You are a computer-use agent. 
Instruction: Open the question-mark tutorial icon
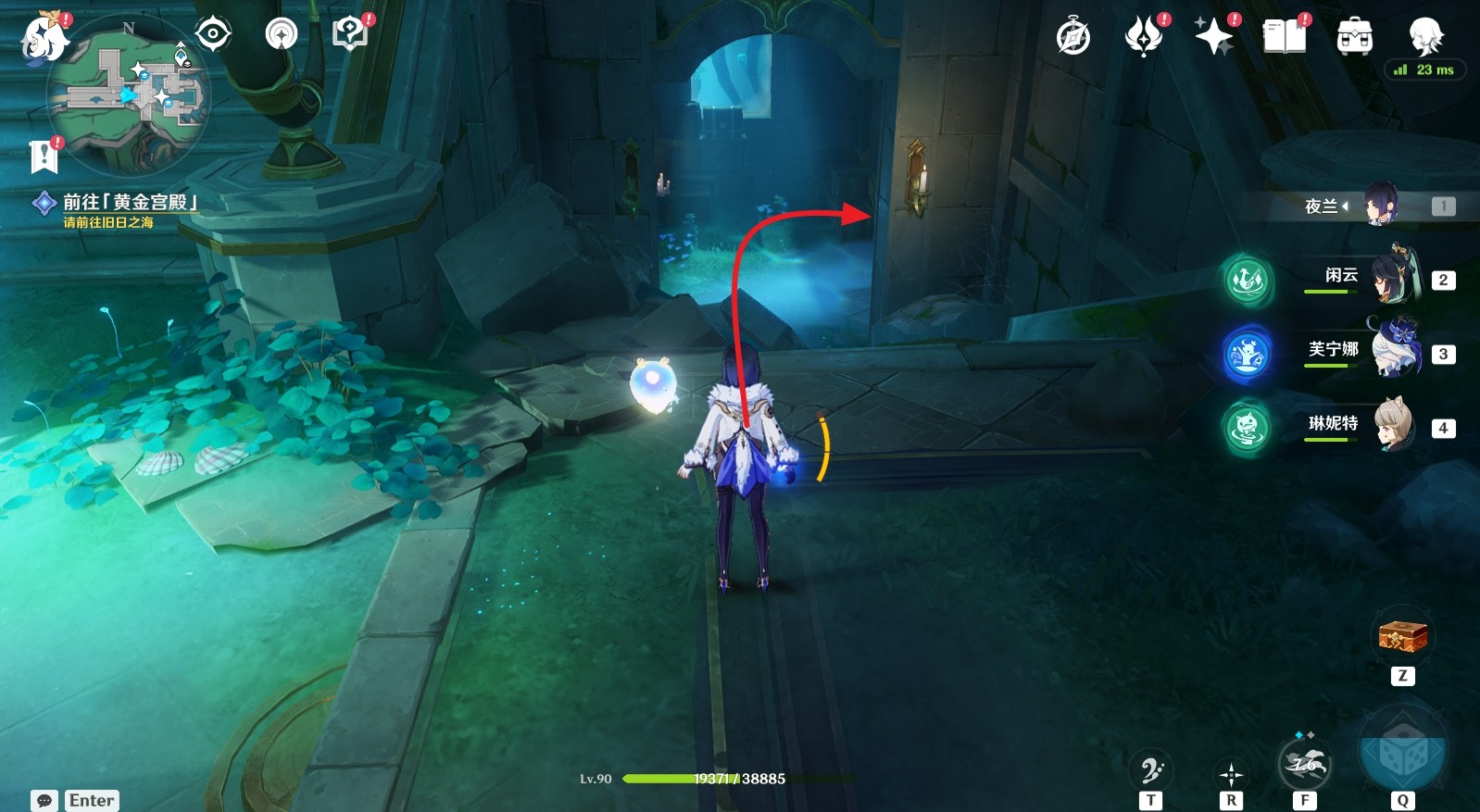[x=350, y=34]
